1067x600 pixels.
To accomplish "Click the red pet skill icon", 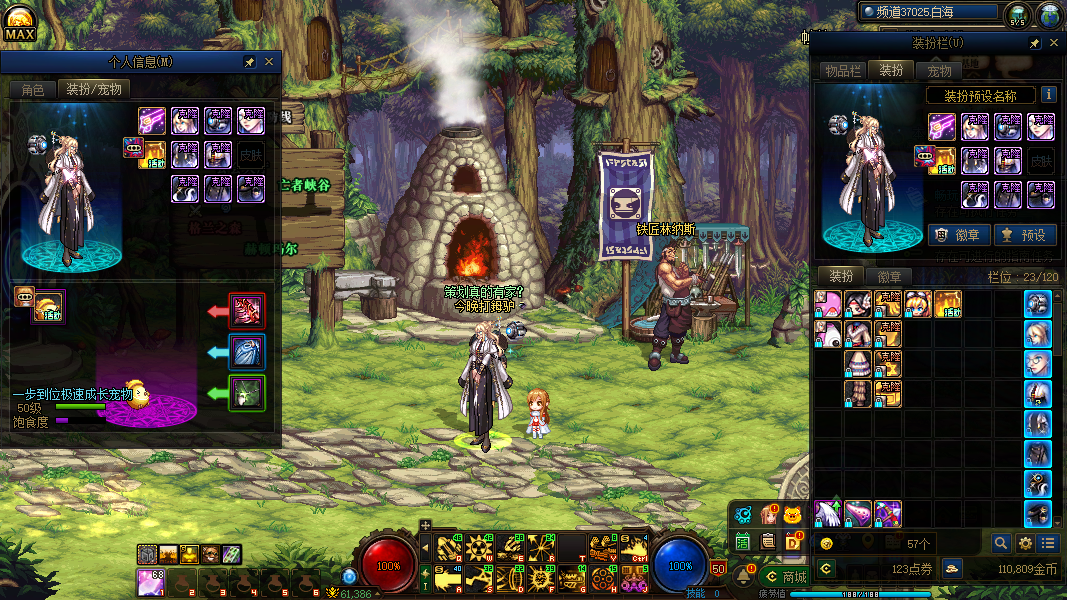I will pos(247,311).
